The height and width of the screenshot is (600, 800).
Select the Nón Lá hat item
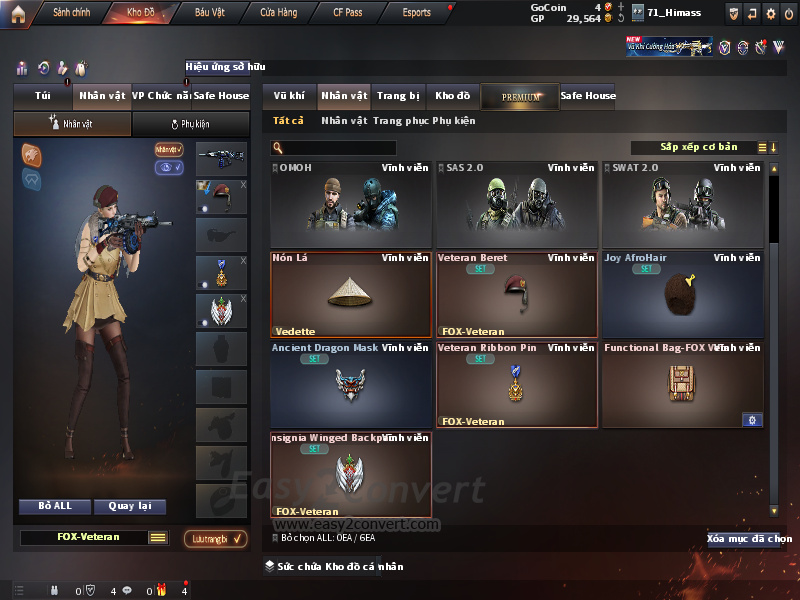coord(351,294)
